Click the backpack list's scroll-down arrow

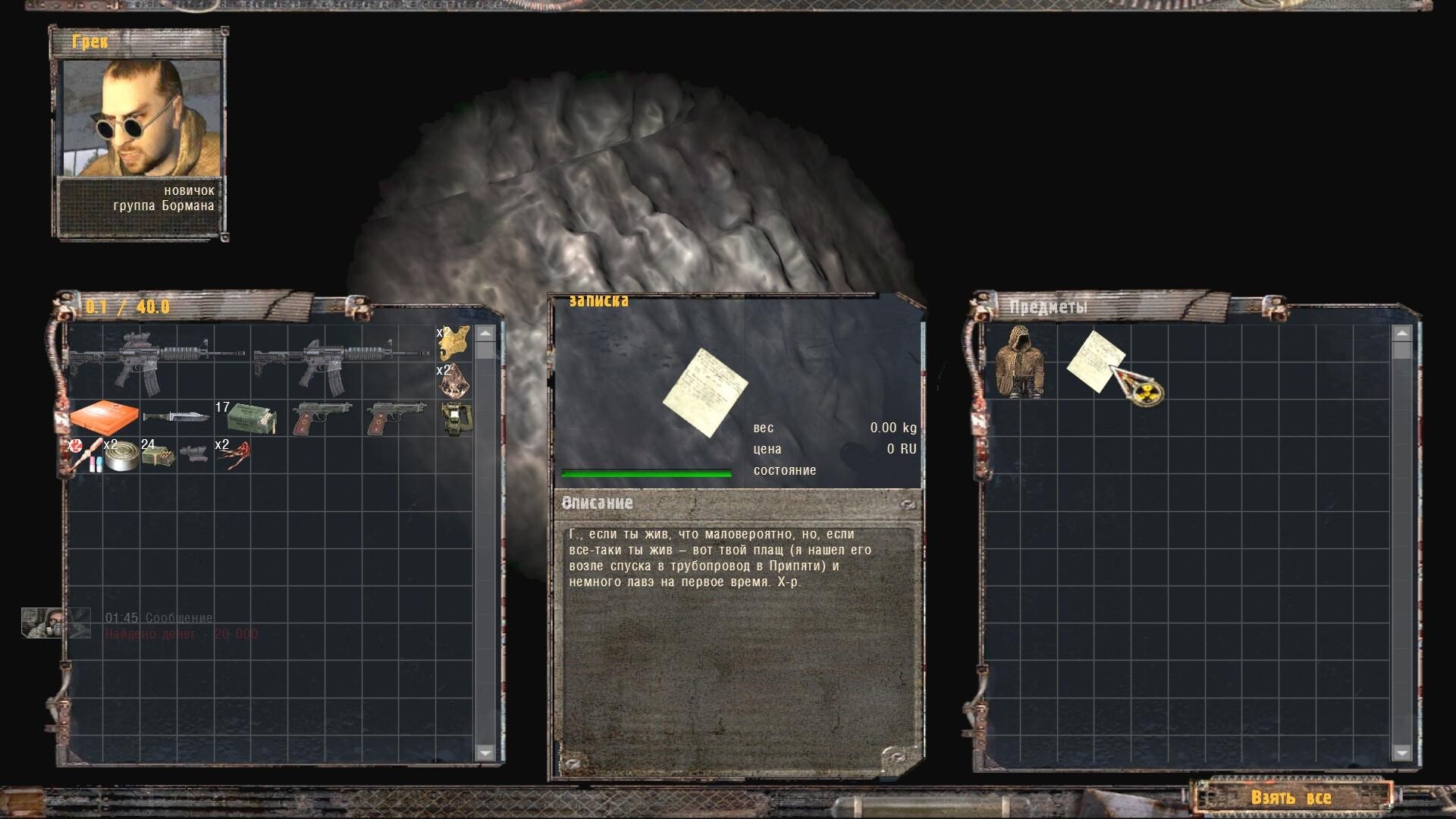coord(485,752)
